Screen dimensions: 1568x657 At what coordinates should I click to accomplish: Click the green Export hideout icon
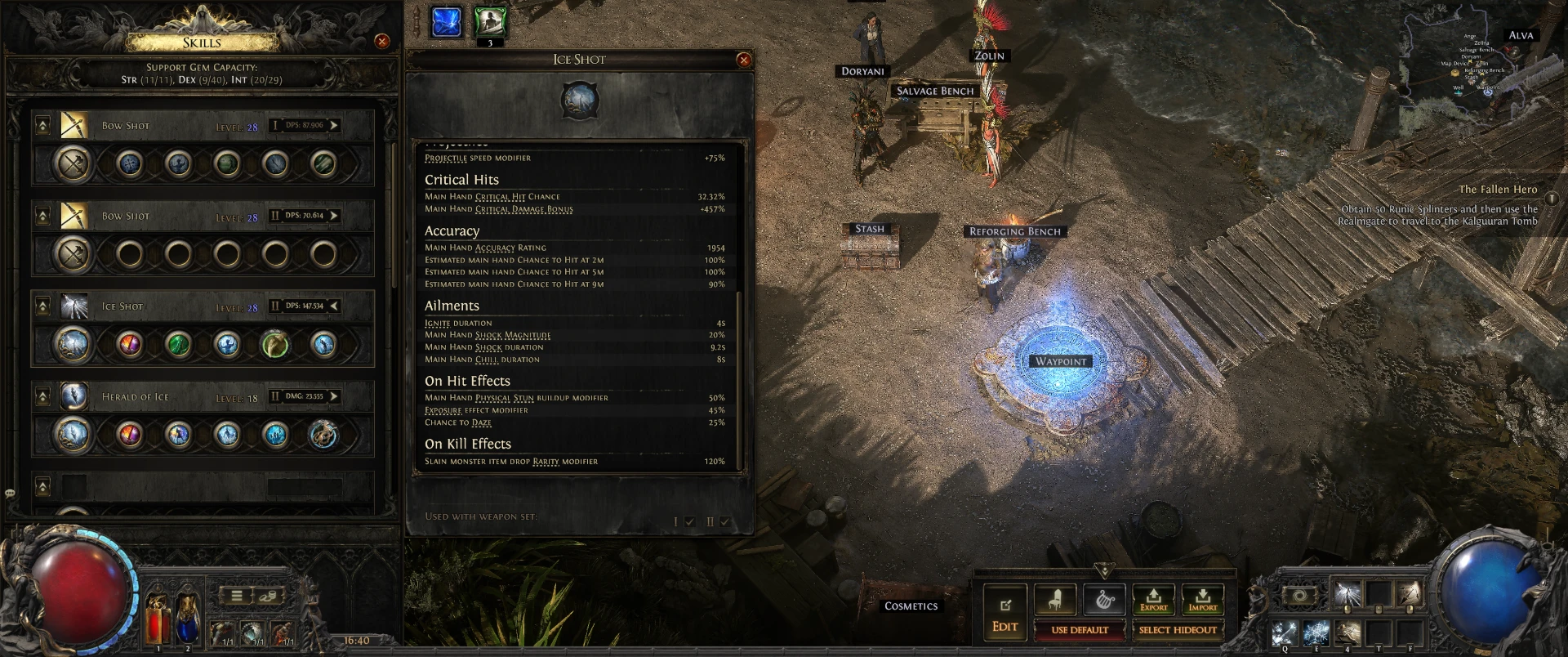click(1155, 599)
